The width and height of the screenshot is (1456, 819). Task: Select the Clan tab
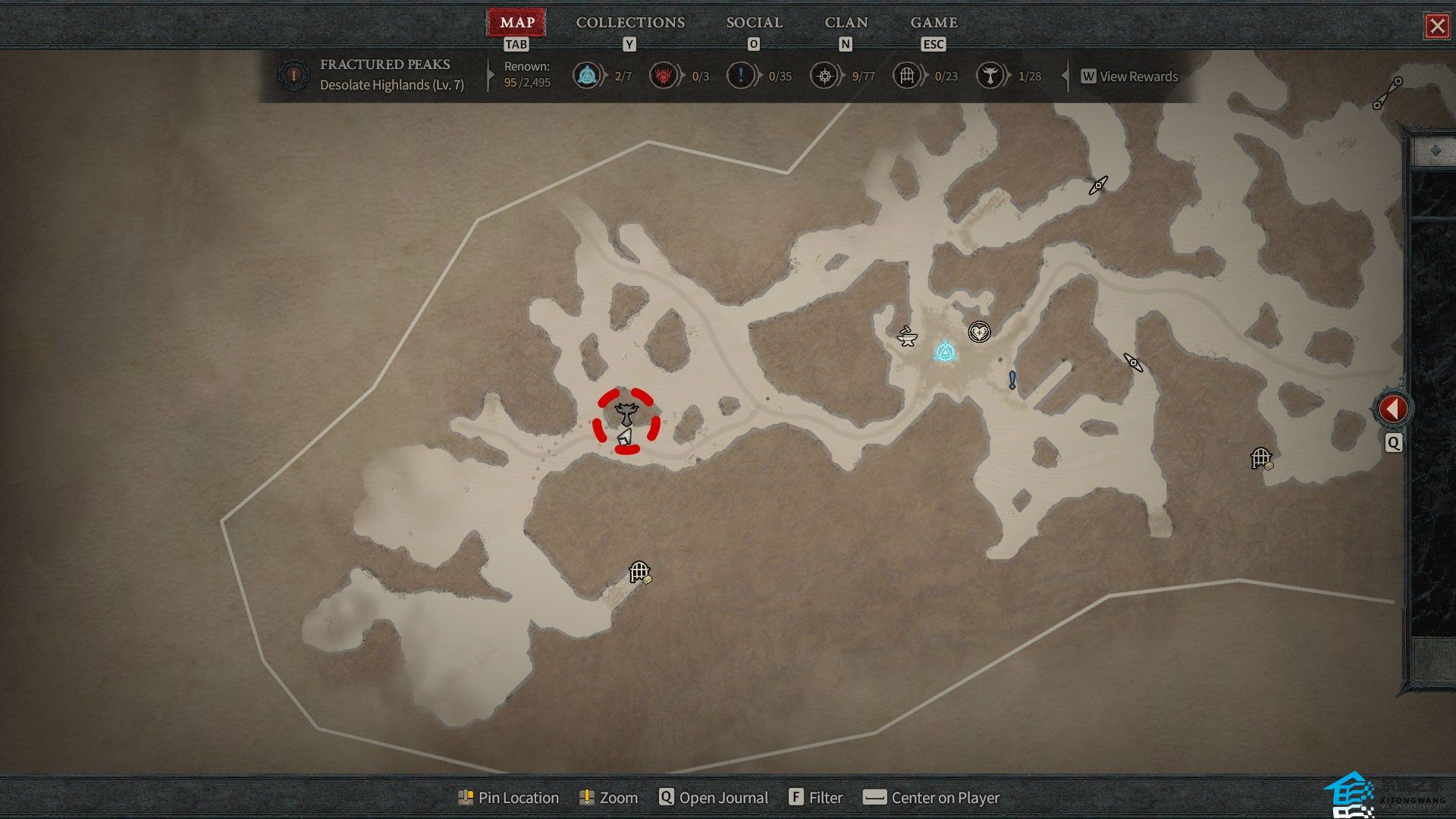846,23
